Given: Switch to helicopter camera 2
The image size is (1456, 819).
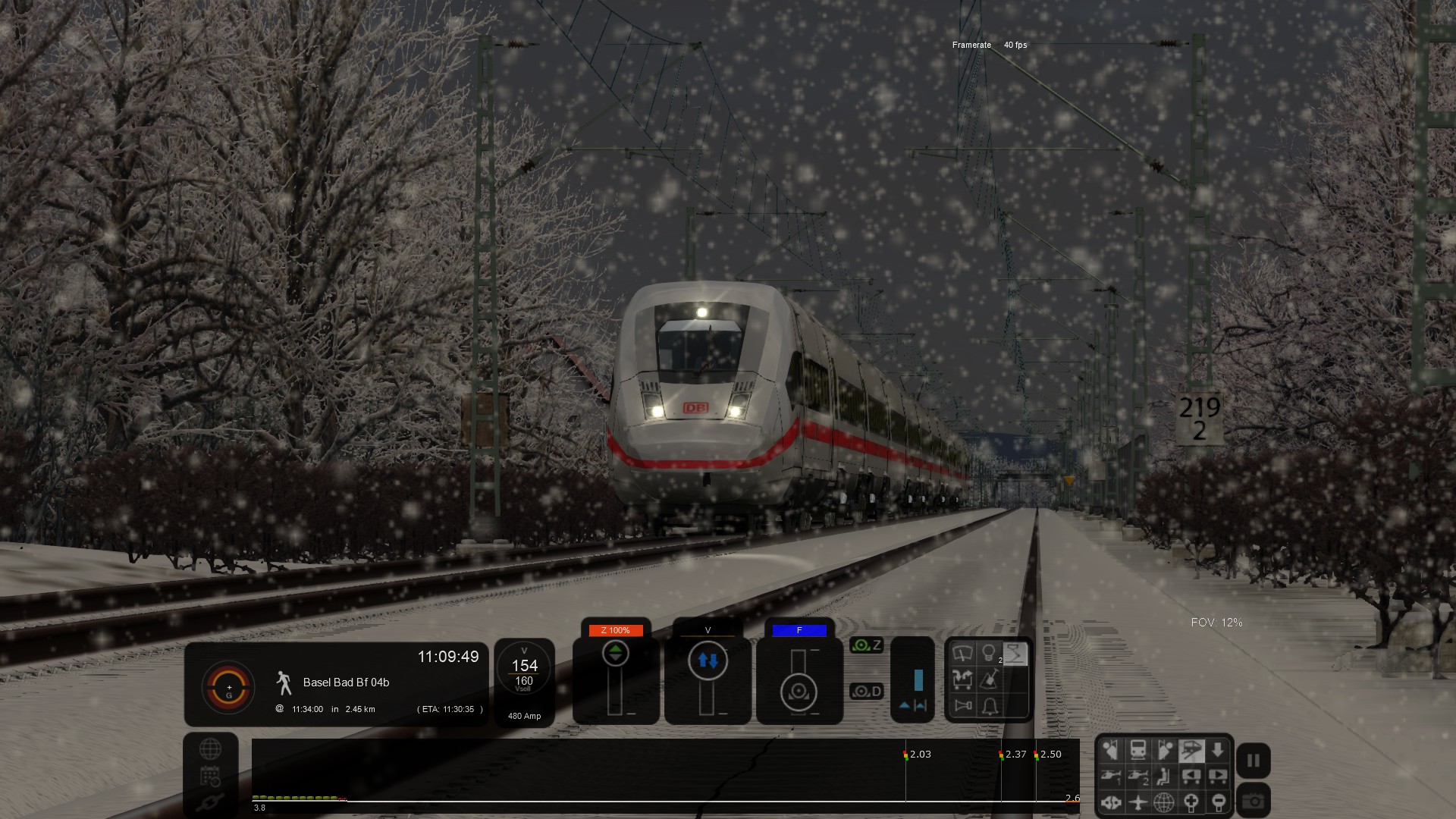Looking at the screenshot, I should tap(1137, 776).
